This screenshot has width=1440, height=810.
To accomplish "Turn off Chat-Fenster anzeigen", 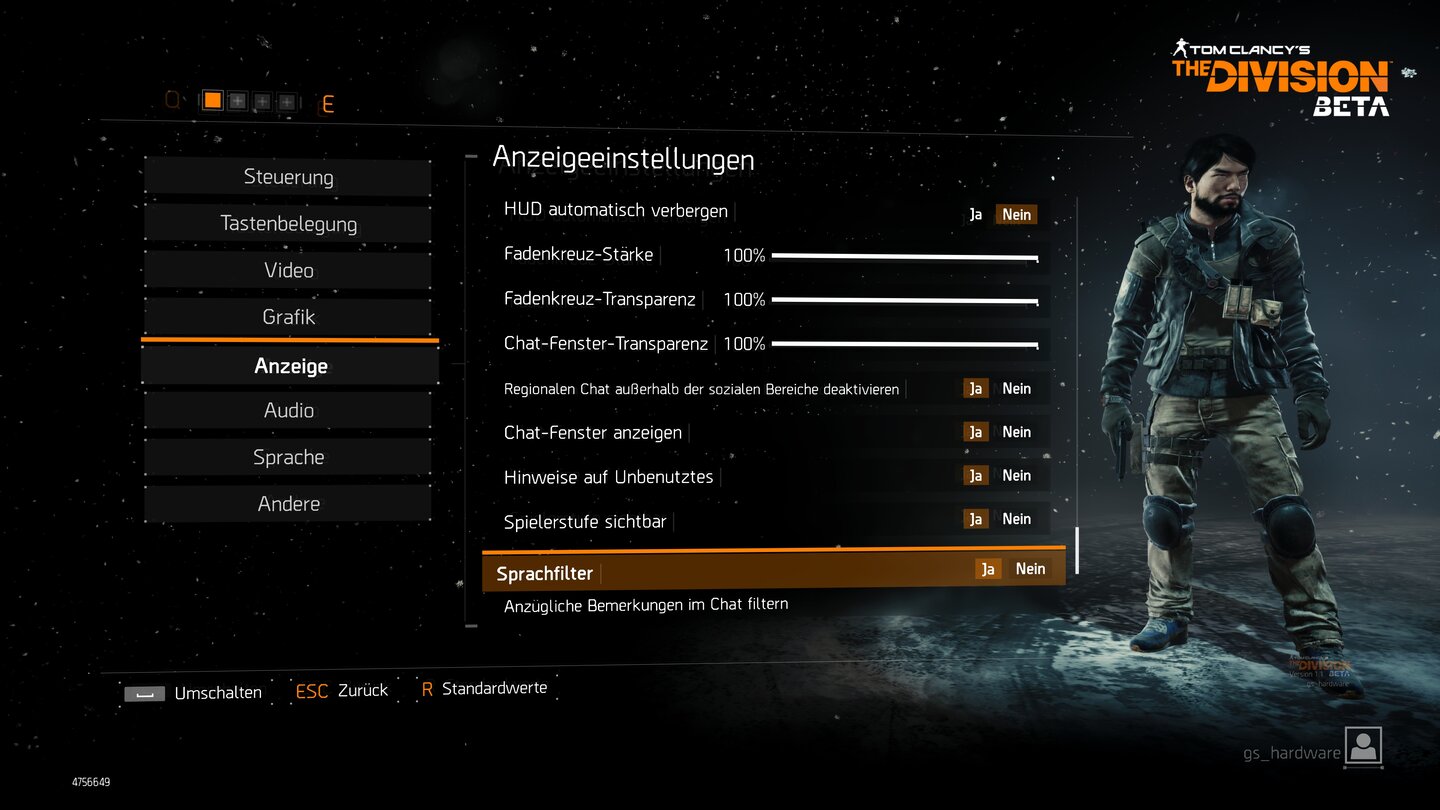I will pyautogui.click(x=1017, y=431).
